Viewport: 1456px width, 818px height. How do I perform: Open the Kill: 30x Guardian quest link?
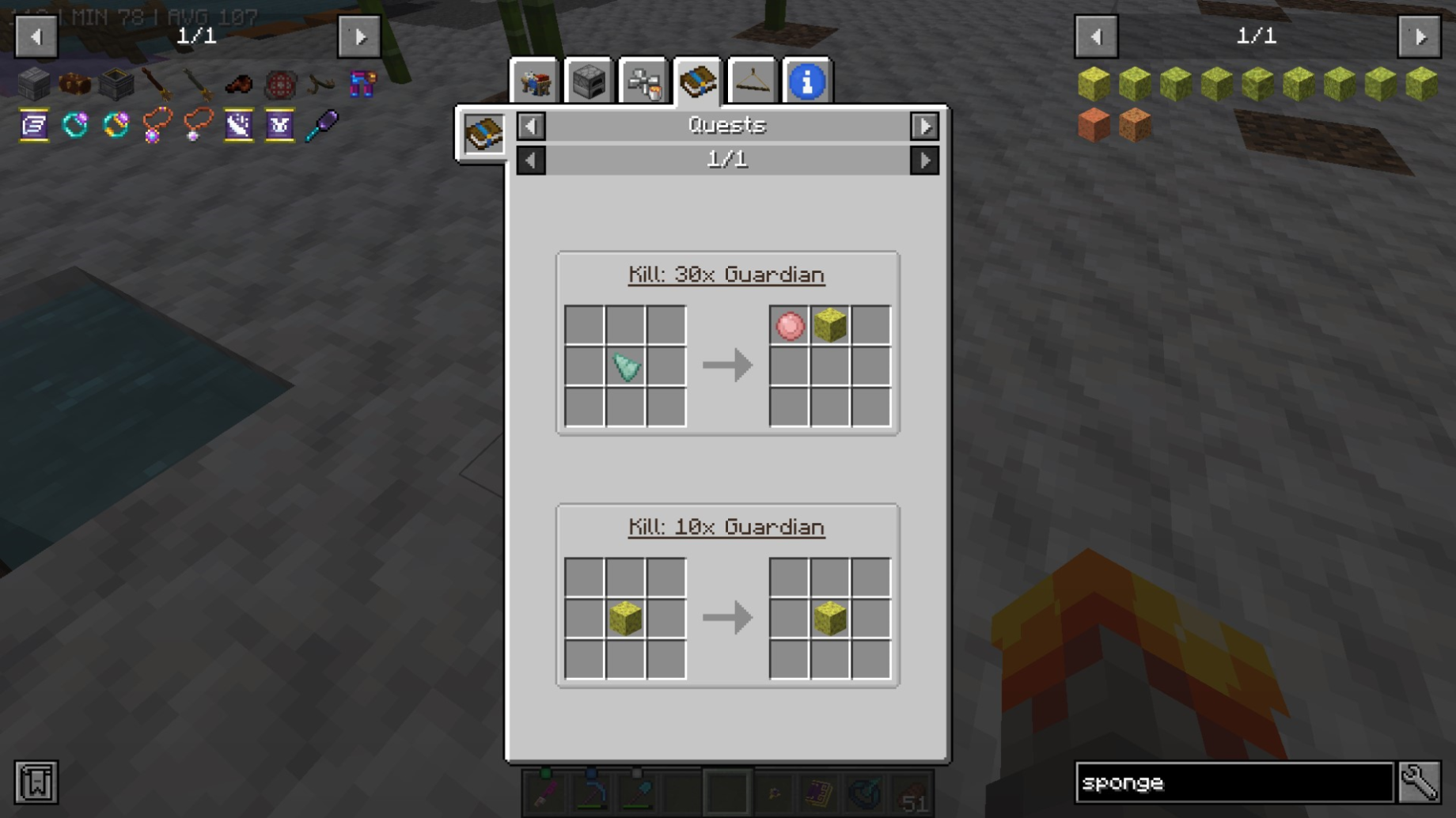[x=727, y=275]
